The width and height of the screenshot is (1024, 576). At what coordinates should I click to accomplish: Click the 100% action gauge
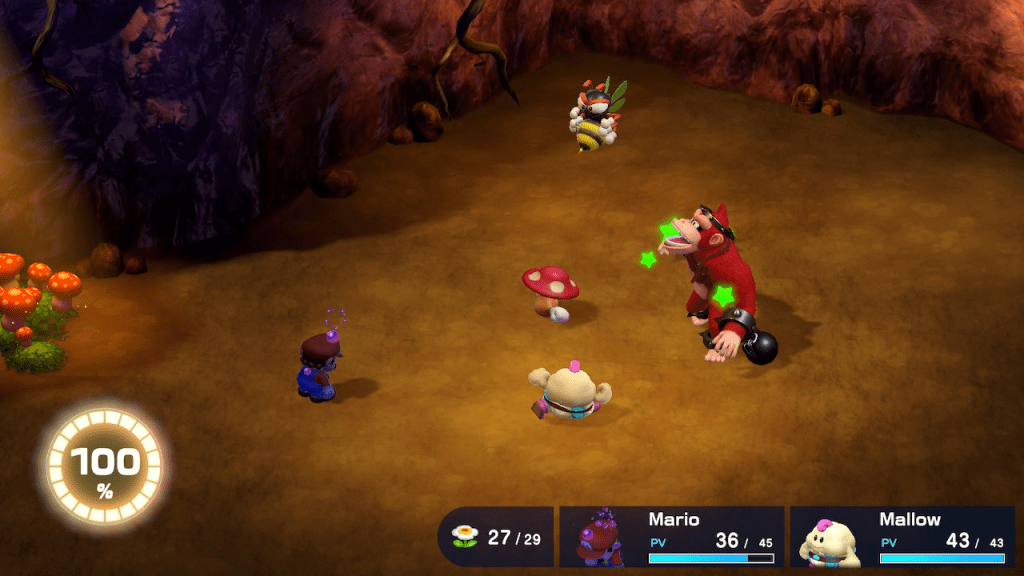(x=104, y=463)
